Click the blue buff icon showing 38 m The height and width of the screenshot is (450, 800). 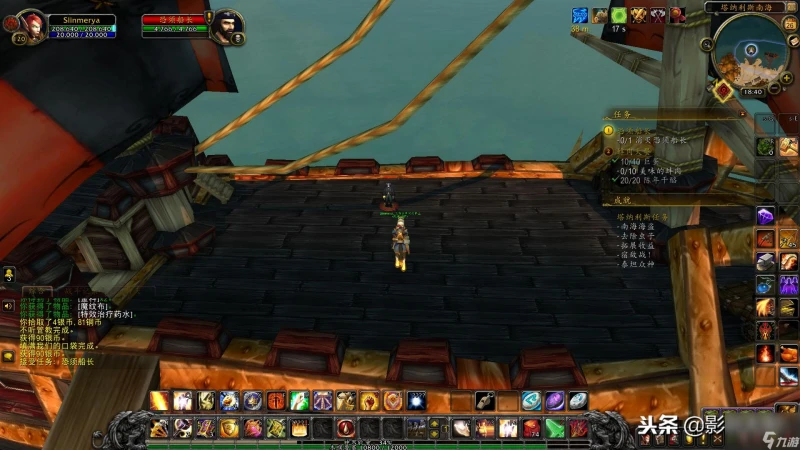pyautogui.click(x=580, y=15)
